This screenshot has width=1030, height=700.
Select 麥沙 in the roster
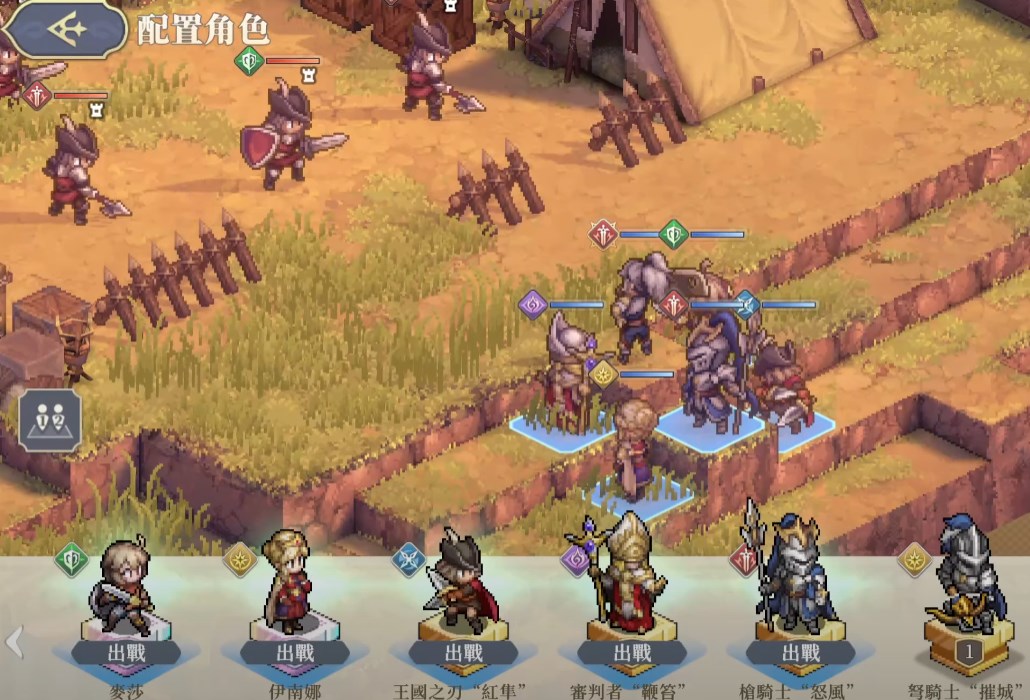coord(126,598)
